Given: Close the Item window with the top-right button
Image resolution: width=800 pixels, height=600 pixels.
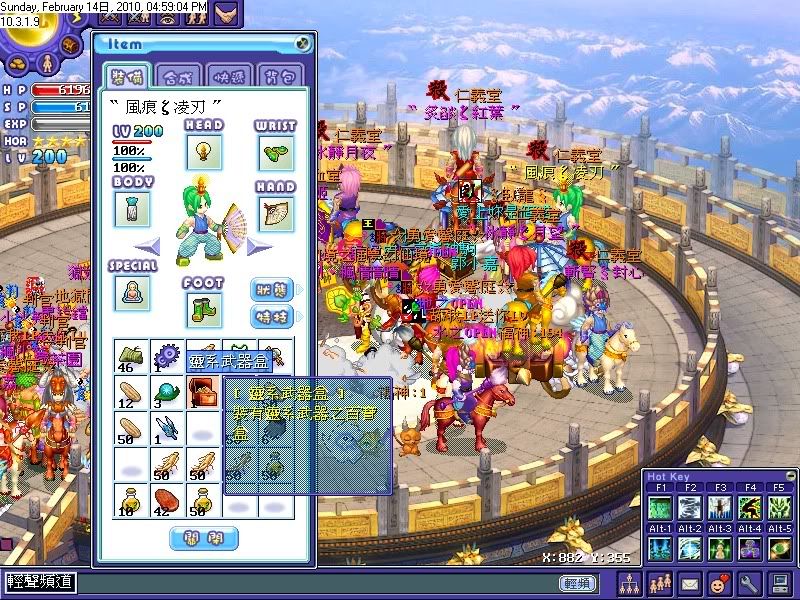Looking at the screenshot, I should click(x=302, y=44).
